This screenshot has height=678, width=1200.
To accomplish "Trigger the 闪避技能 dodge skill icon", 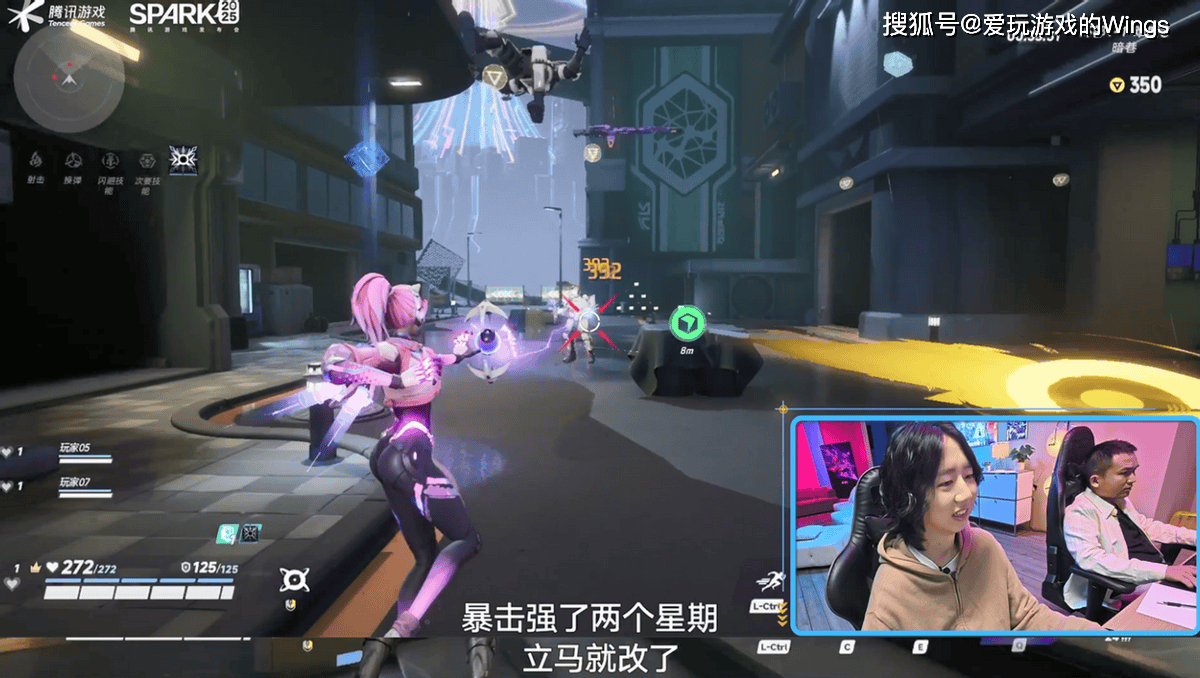I will coord(109,160).
